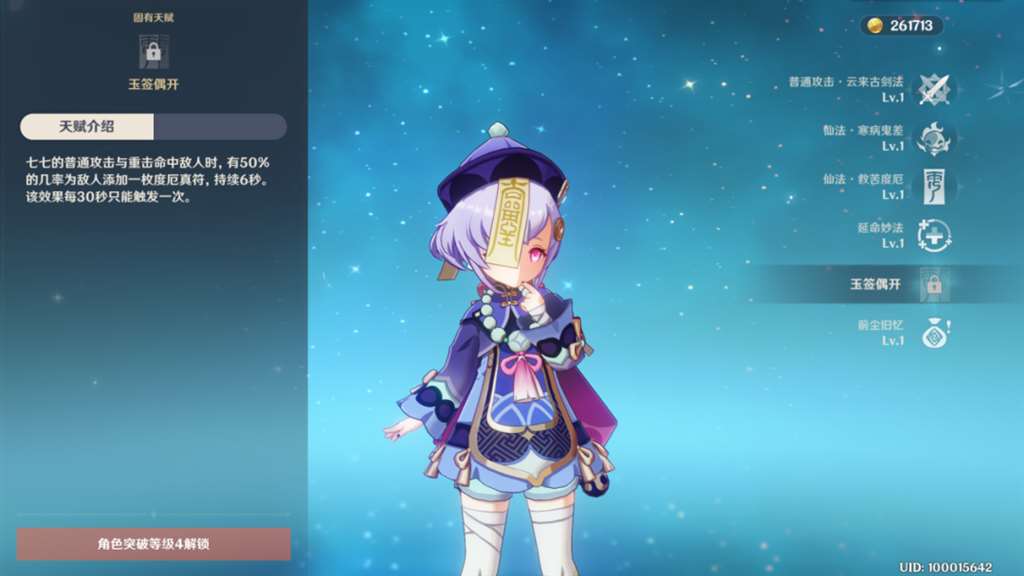The height and width of the screenshot is (576, 1024).
Task: View the 前尘旧忆 passive talent
Action: [x=933, y=333]
